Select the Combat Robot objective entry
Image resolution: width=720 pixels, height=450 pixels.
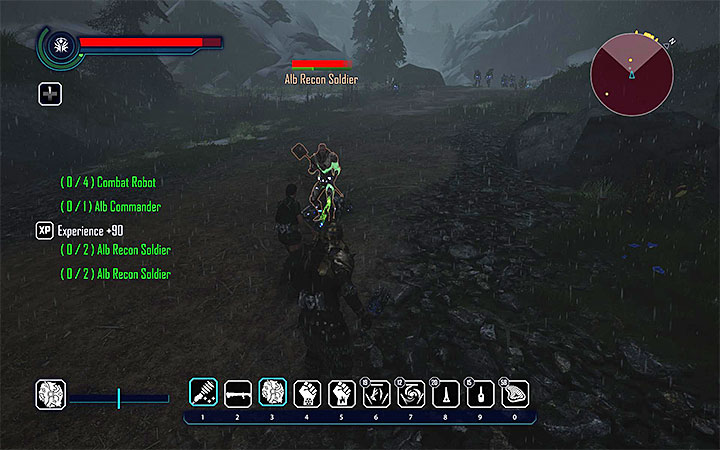coord(108,183)
